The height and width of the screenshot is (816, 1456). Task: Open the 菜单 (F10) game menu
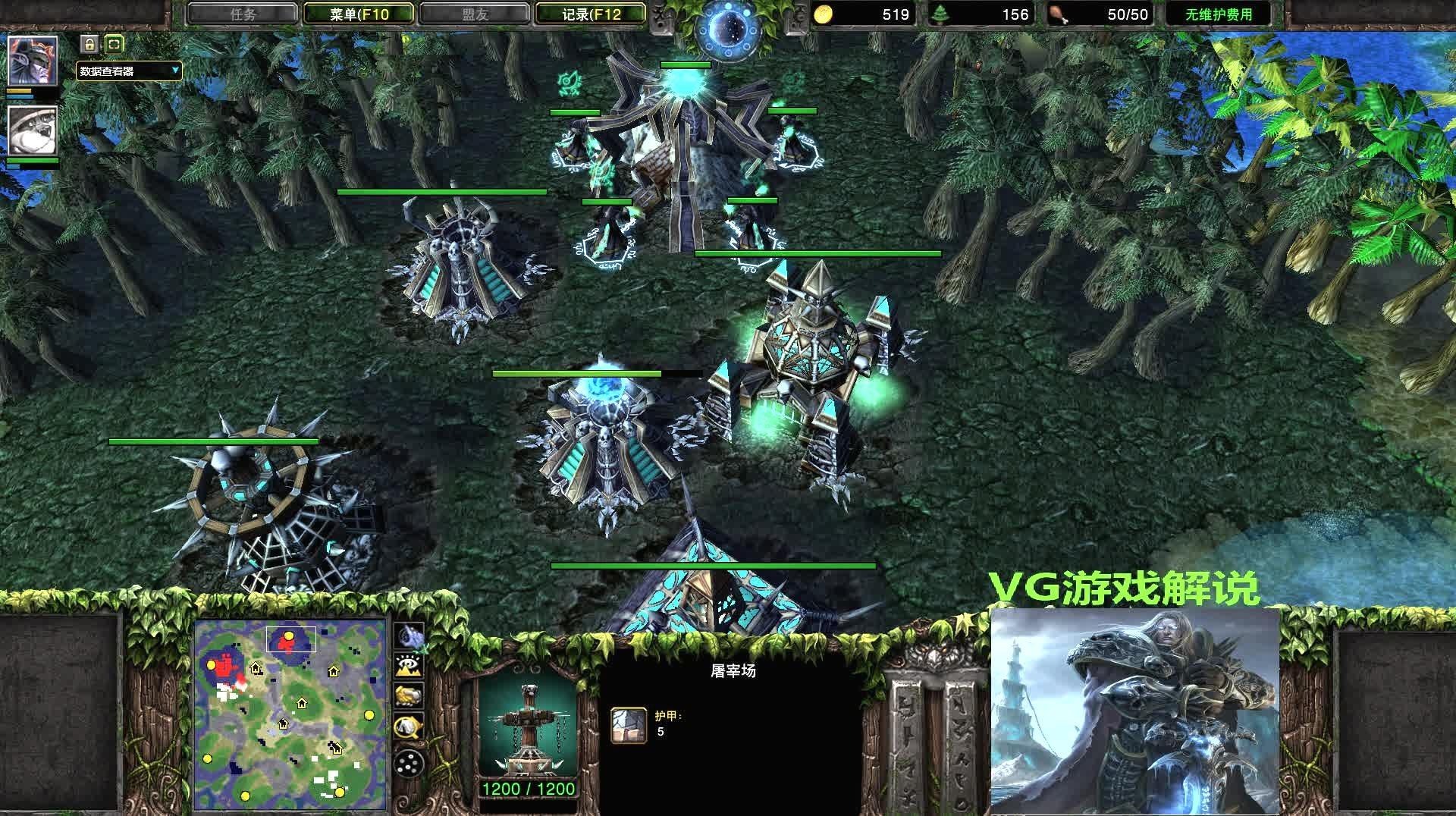click(359, 14)
